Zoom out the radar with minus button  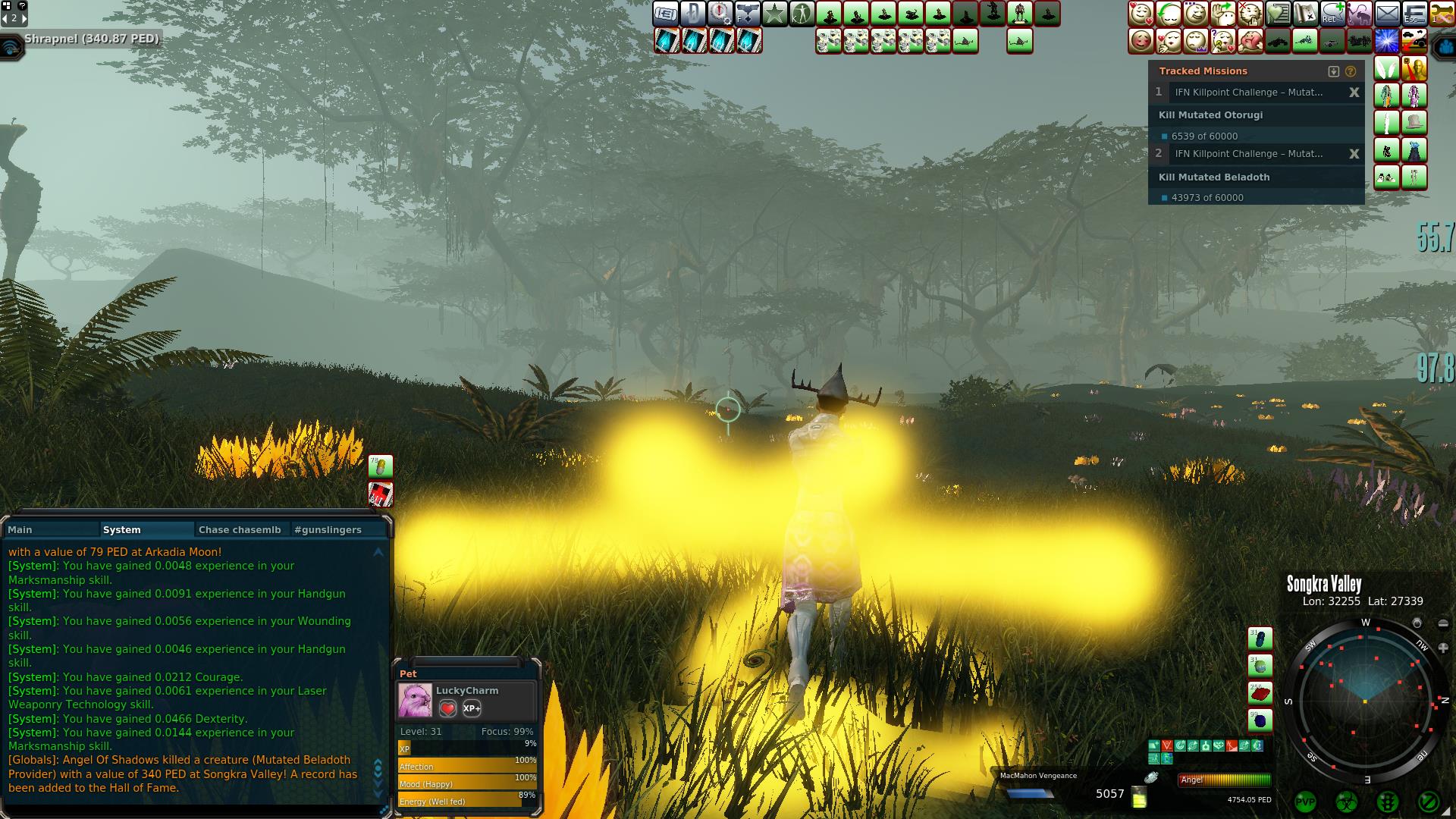pyautogui.click(x=1443, y=624)
